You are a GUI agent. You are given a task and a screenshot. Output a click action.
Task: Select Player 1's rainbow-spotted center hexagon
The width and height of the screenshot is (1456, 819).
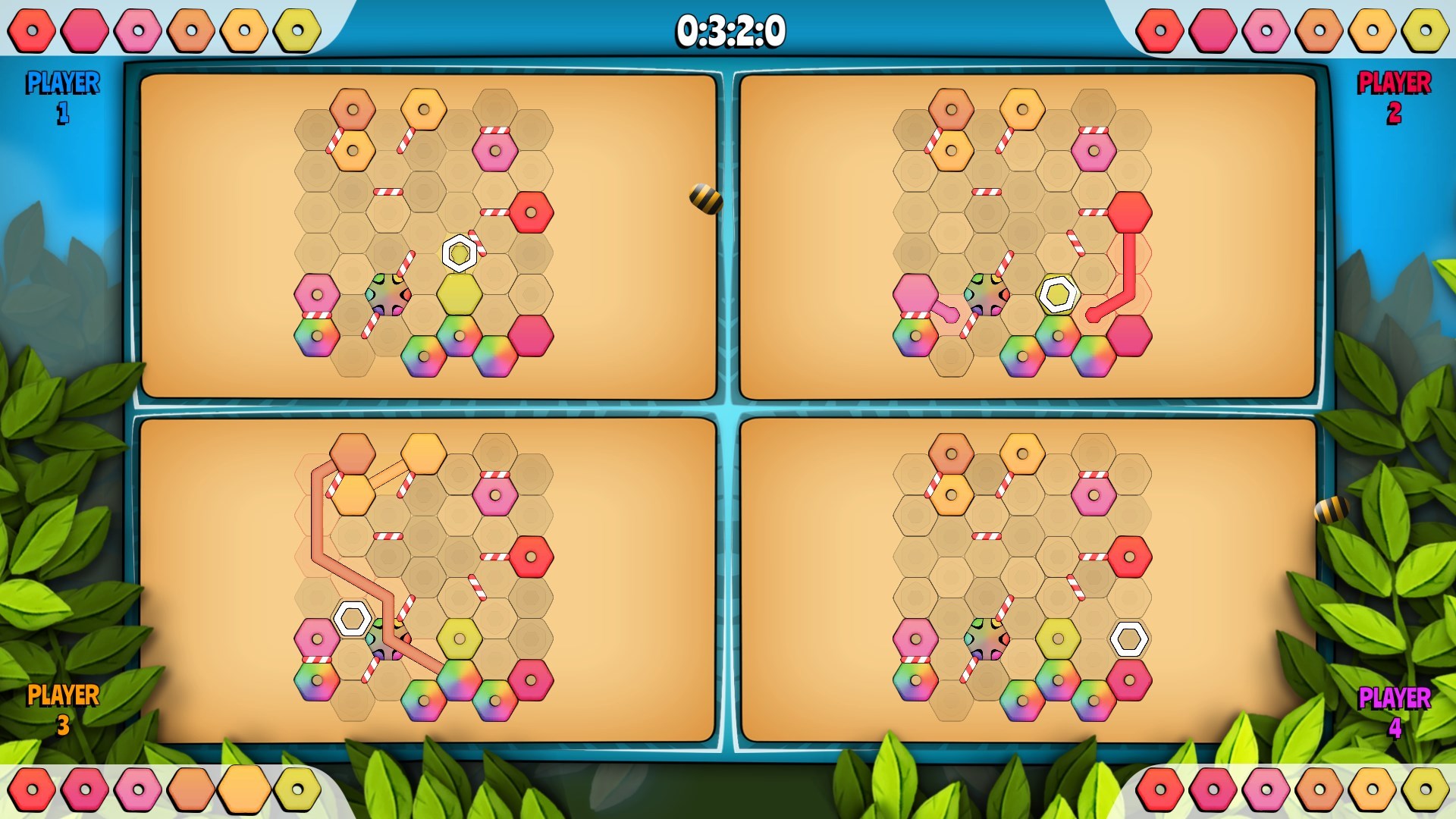pyautogui.click(x=388, y=297)
